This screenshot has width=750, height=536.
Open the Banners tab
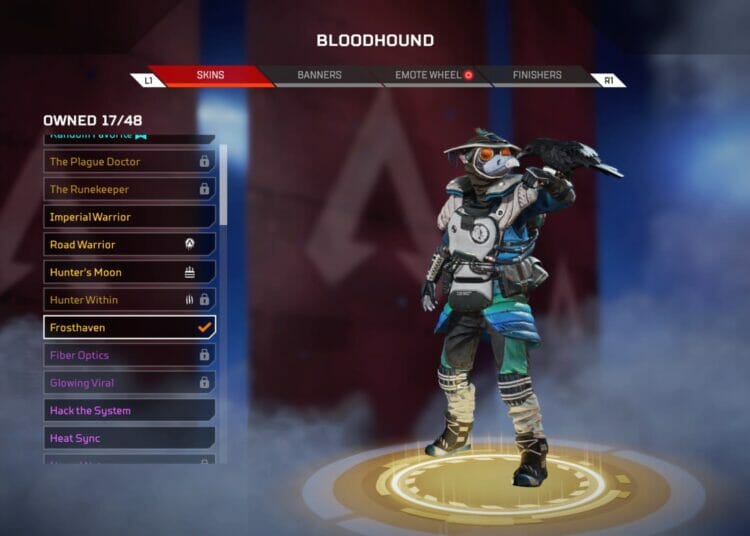pyautogui.click(x=319, y=75)
